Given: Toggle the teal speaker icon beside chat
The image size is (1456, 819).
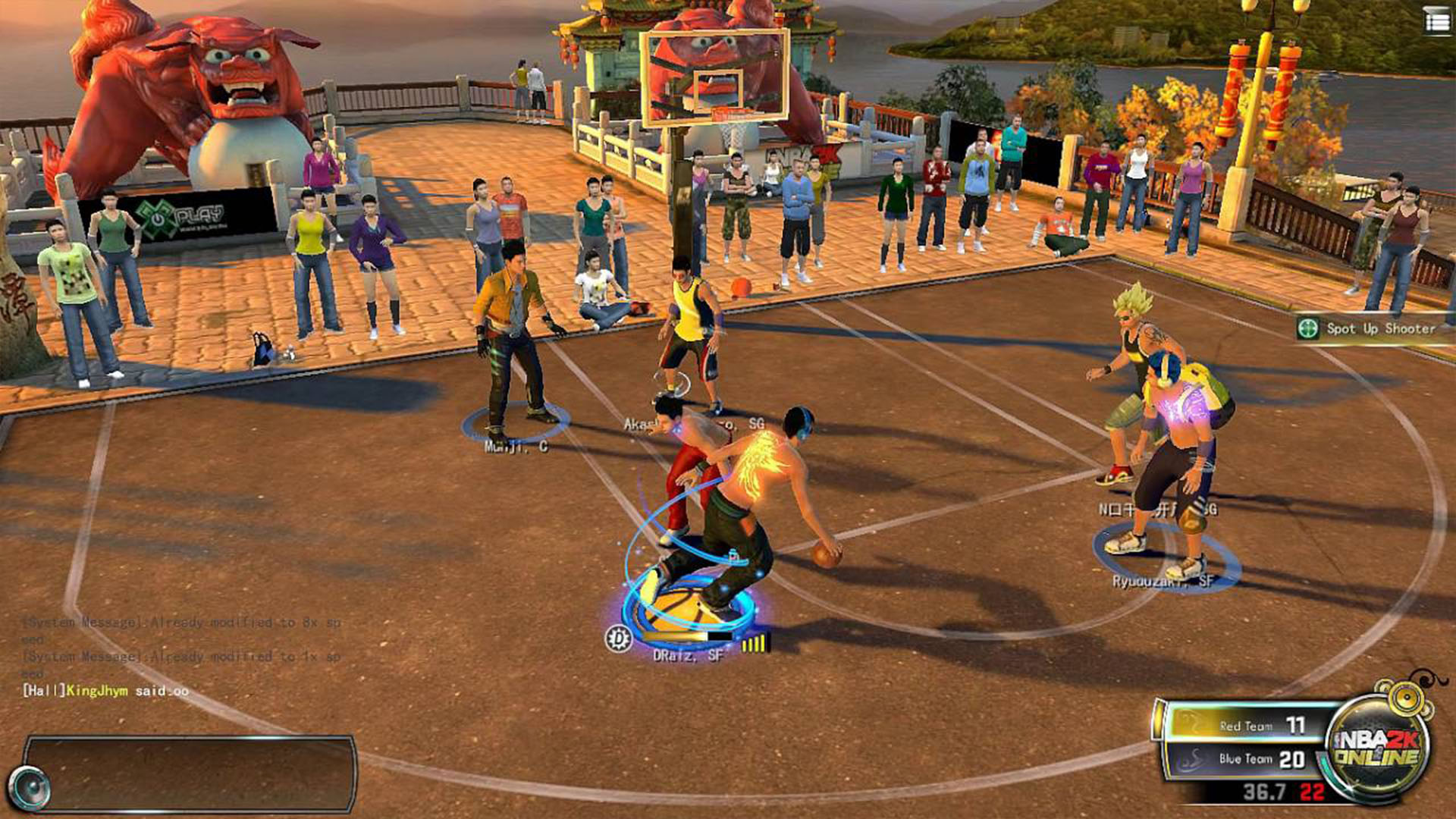Looking at the screenshot, I should [30, 788].
